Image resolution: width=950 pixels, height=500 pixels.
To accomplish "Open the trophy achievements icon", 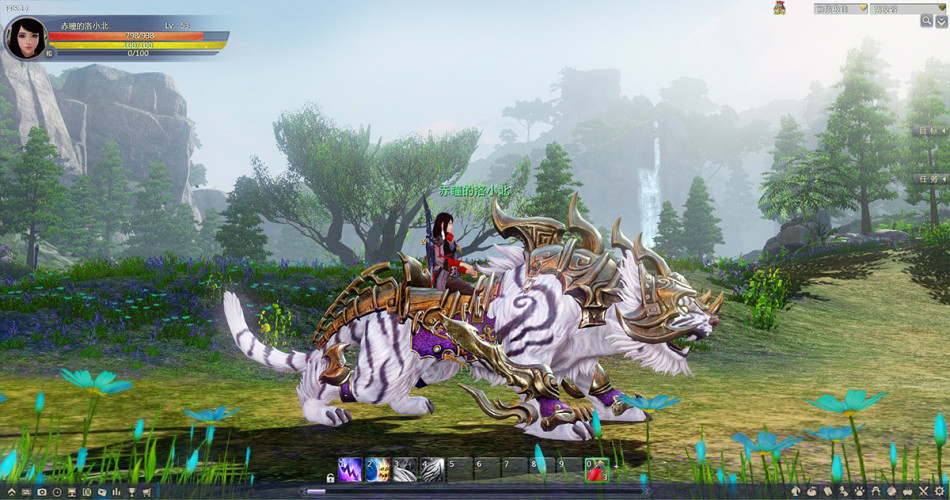I will [131, 492].
